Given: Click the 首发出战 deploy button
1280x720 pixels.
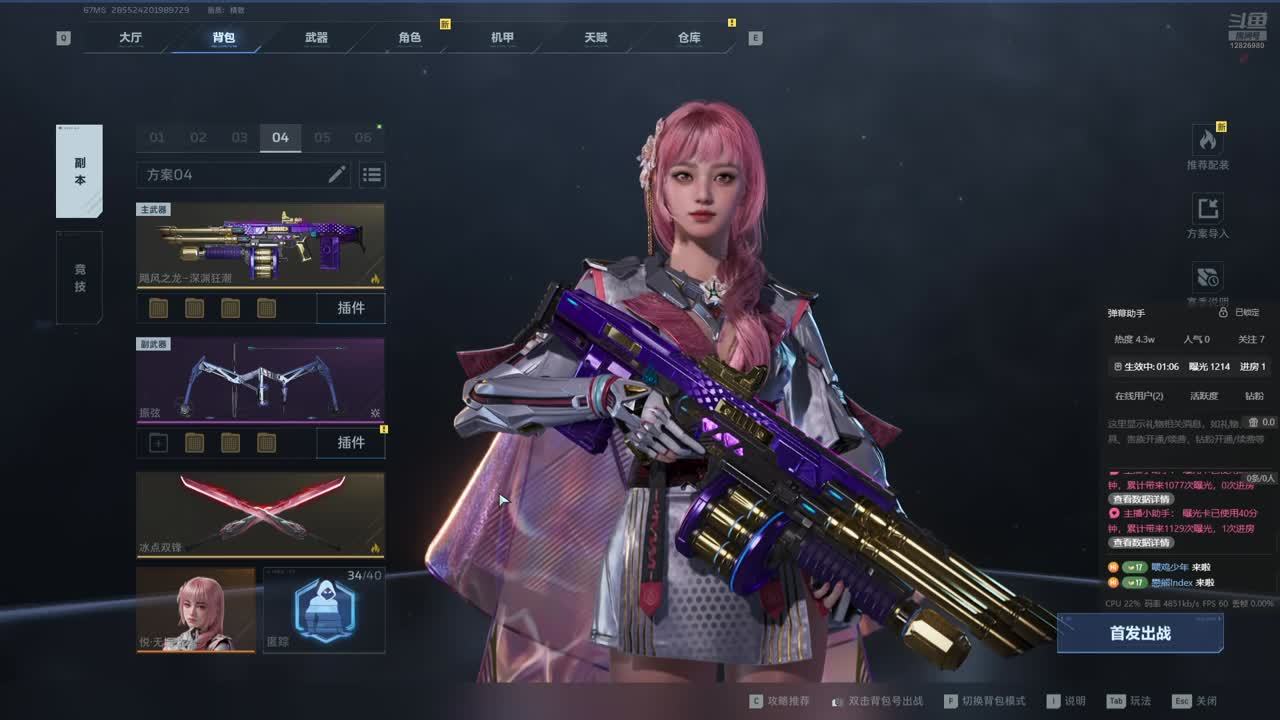Looking at the screenshot, I should coord(1140,633).
